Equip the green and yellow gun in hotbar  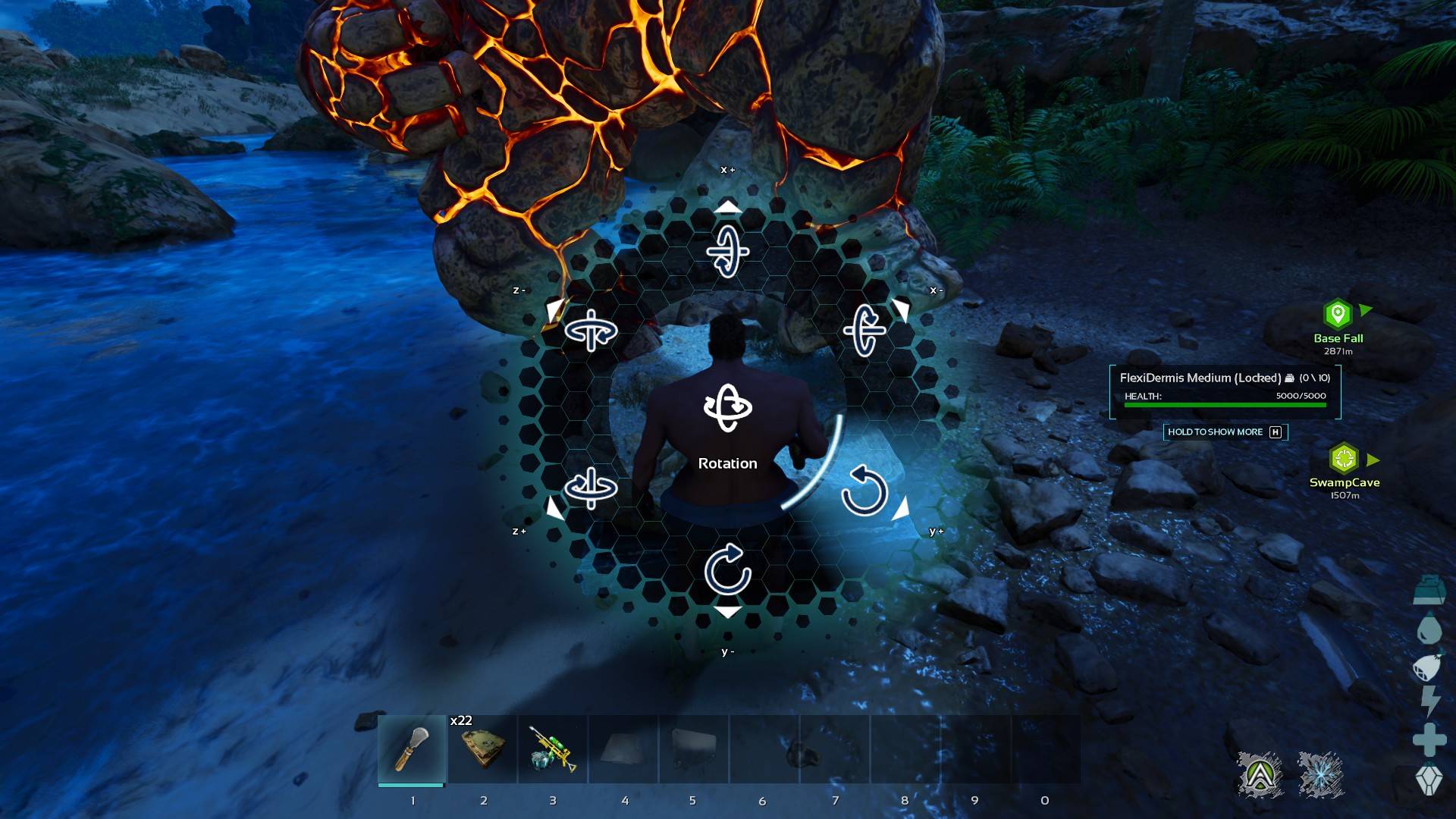[553, 749]
